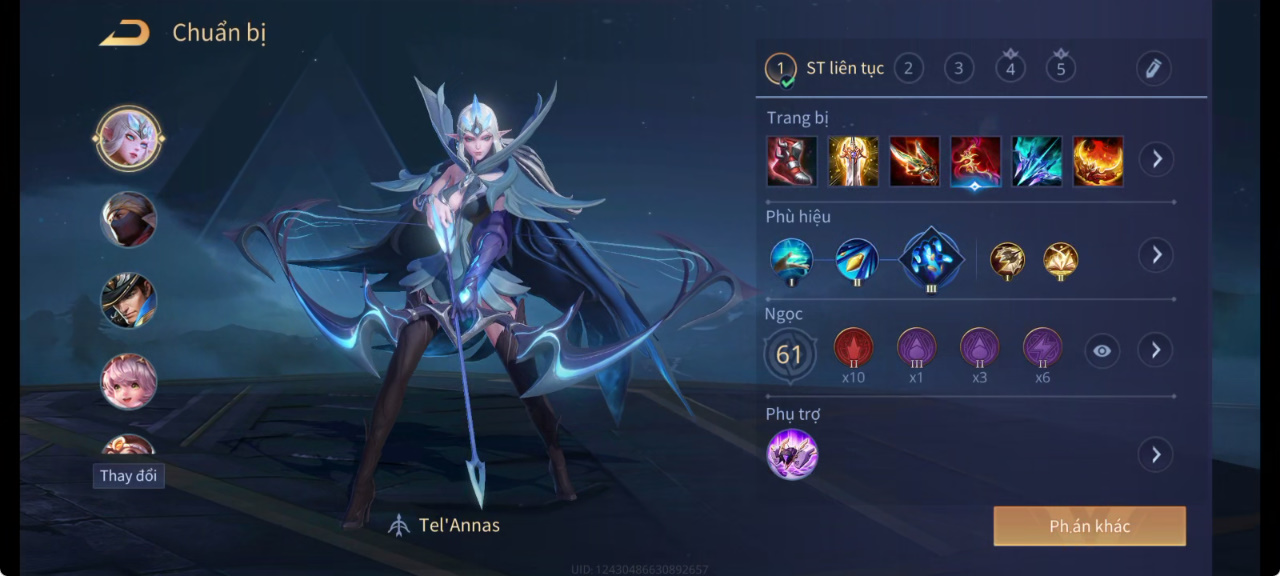Viewport: 1280px width, 576px height.
Task: Expand the Trang bị equipment section
Action: click(1156, 158)
